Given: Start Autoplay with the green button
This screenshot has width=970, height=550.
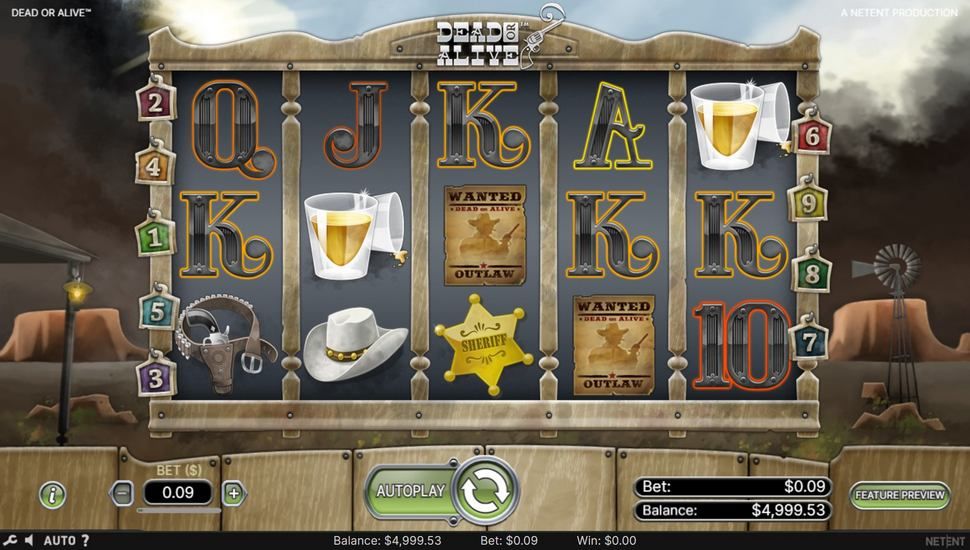Looking at the screenshot, I should point(409,491).
